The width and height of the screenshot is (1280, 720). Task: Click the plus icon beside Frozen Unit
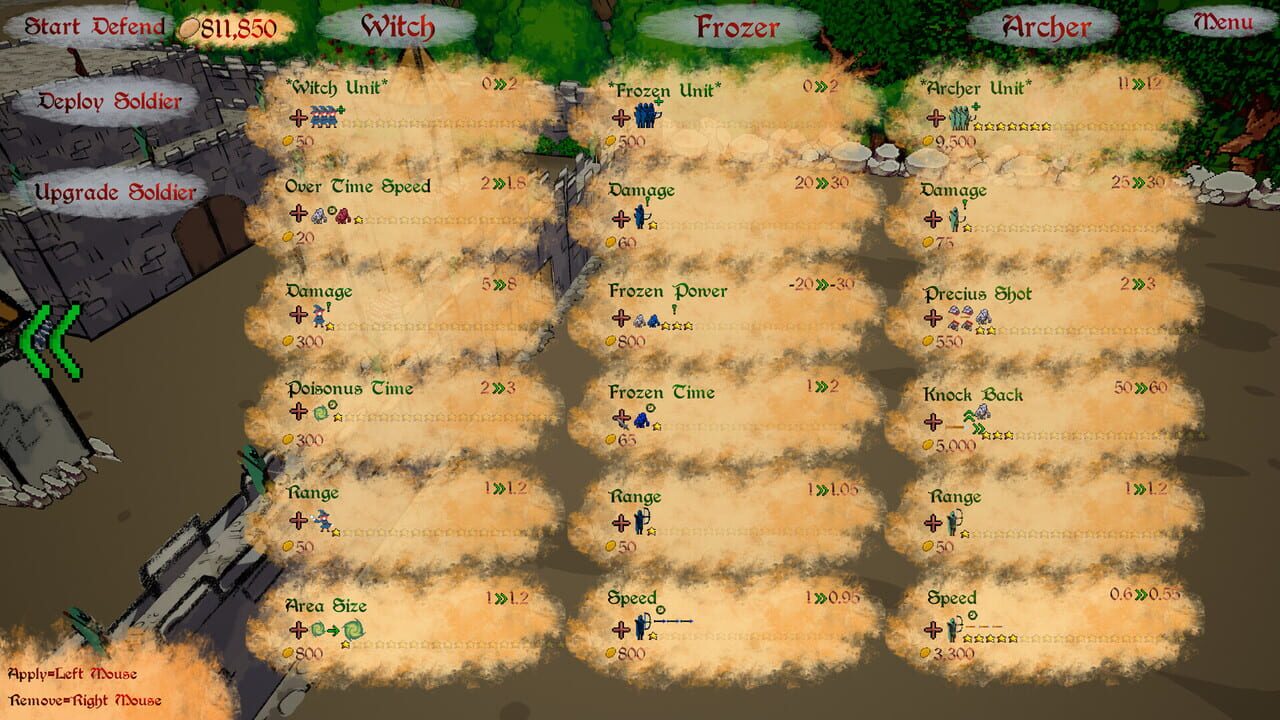(x=621, y=117)
